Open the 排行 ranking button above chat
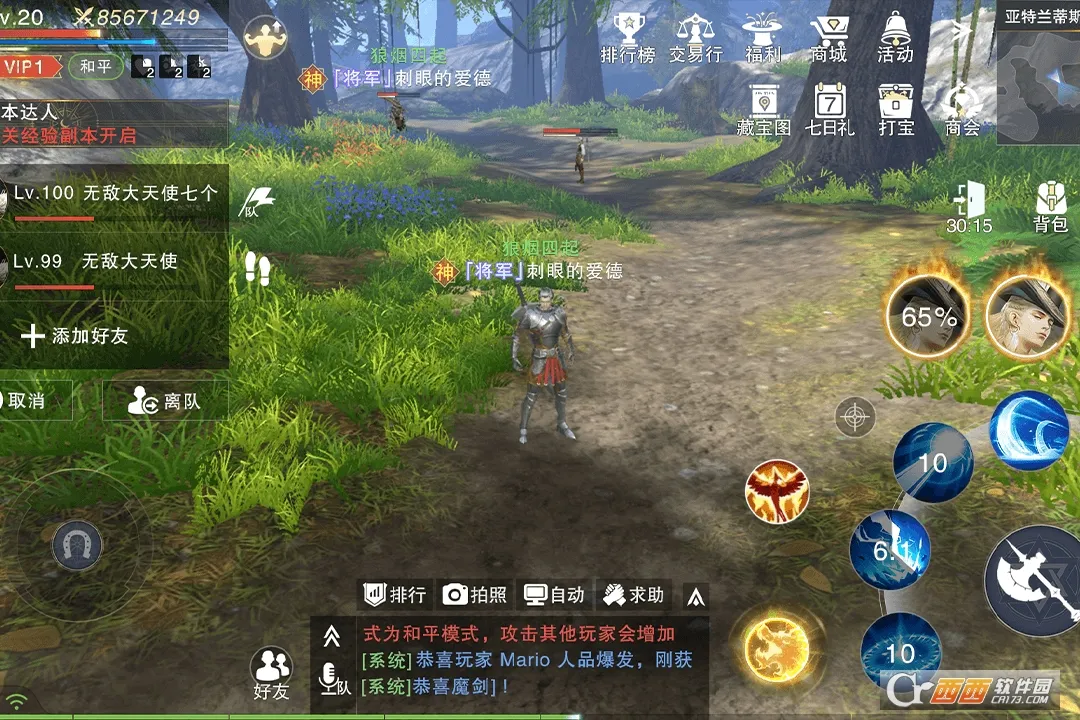The width and height of the screenshot is (1080, 720). [x=395, y=595]
